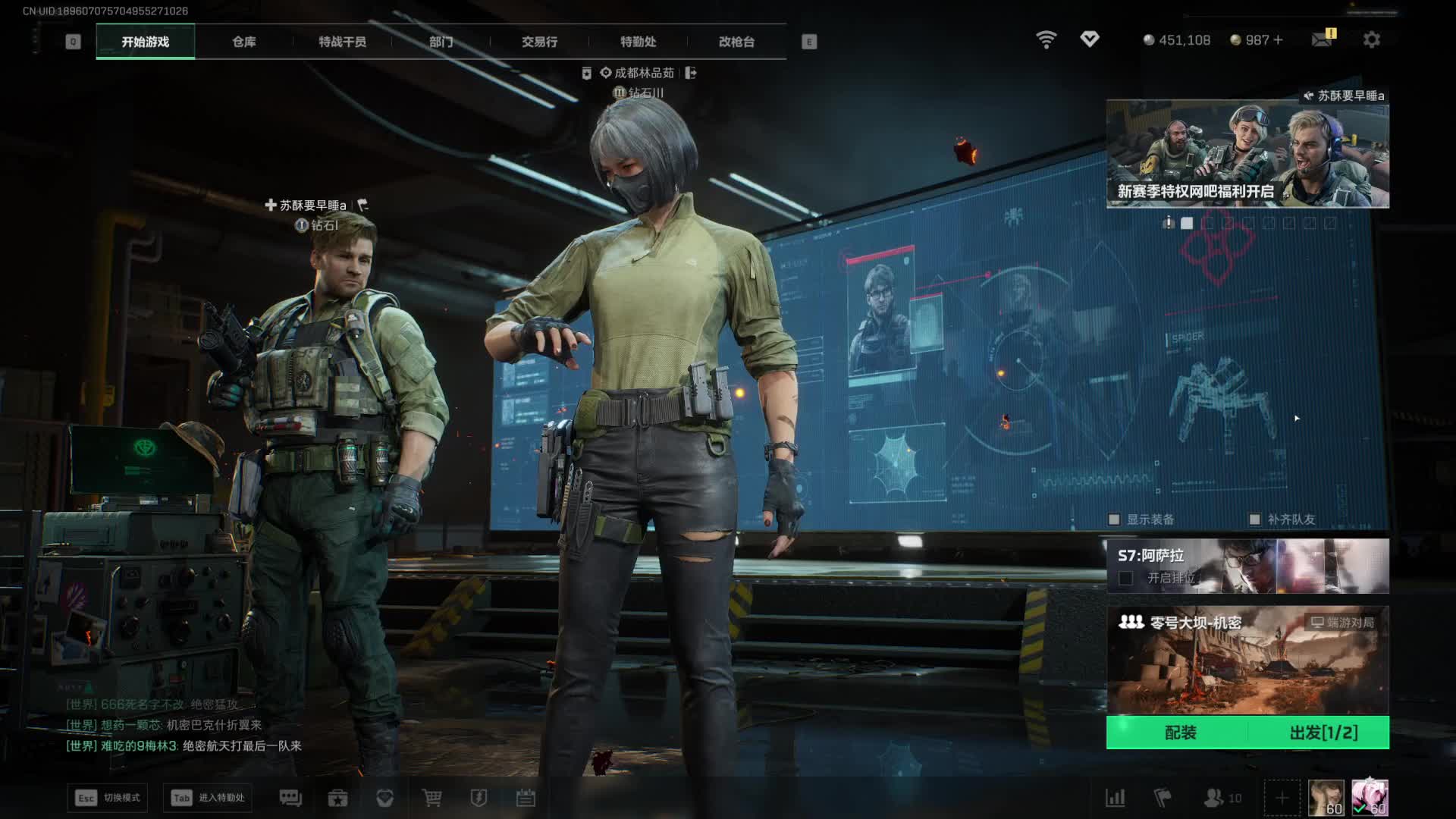Switch to the 改枪台 gunsmith tab

(736, 42)
